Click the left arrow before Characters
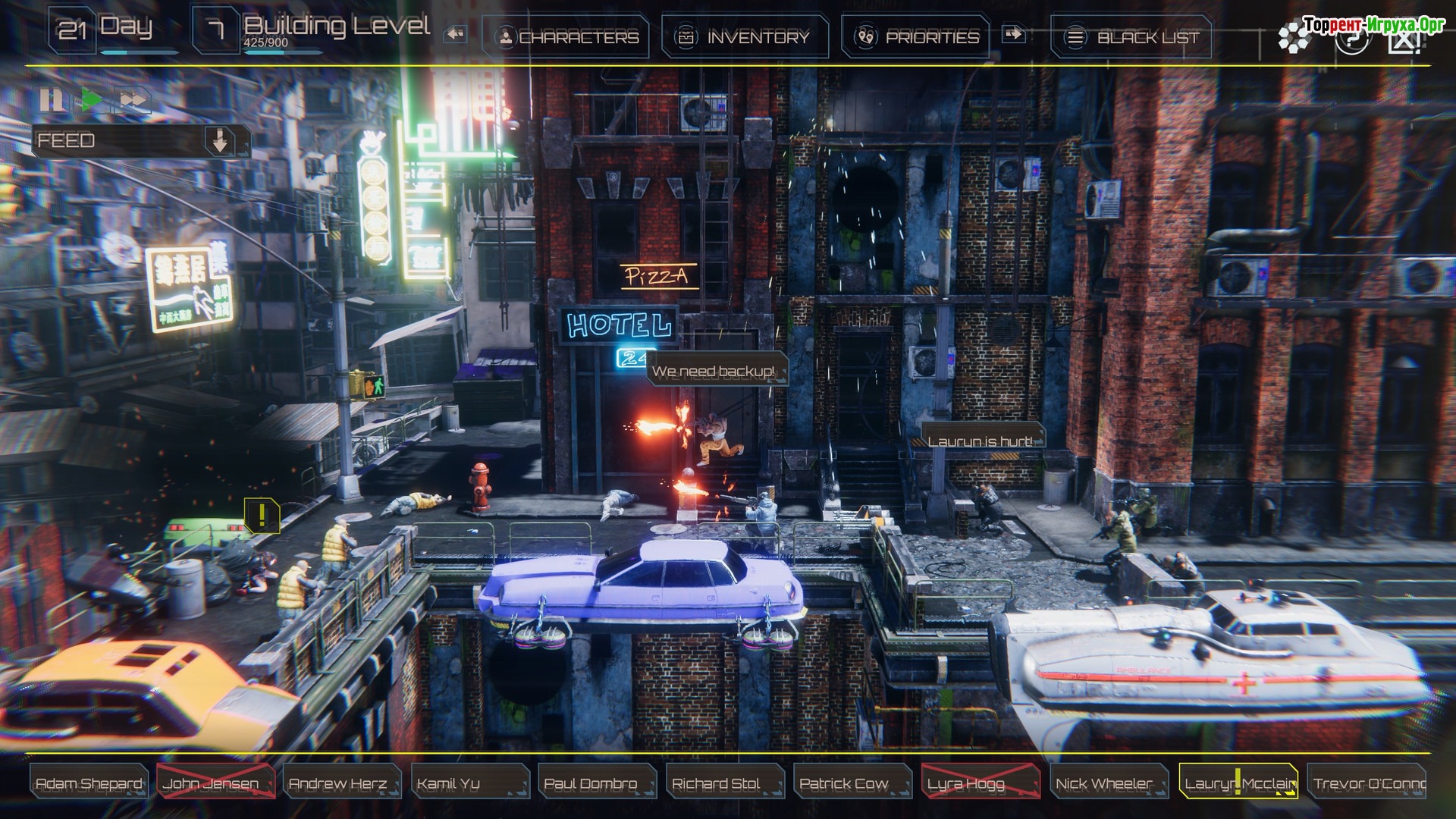Screen dimensions: 1456x819 click(455, 34)
